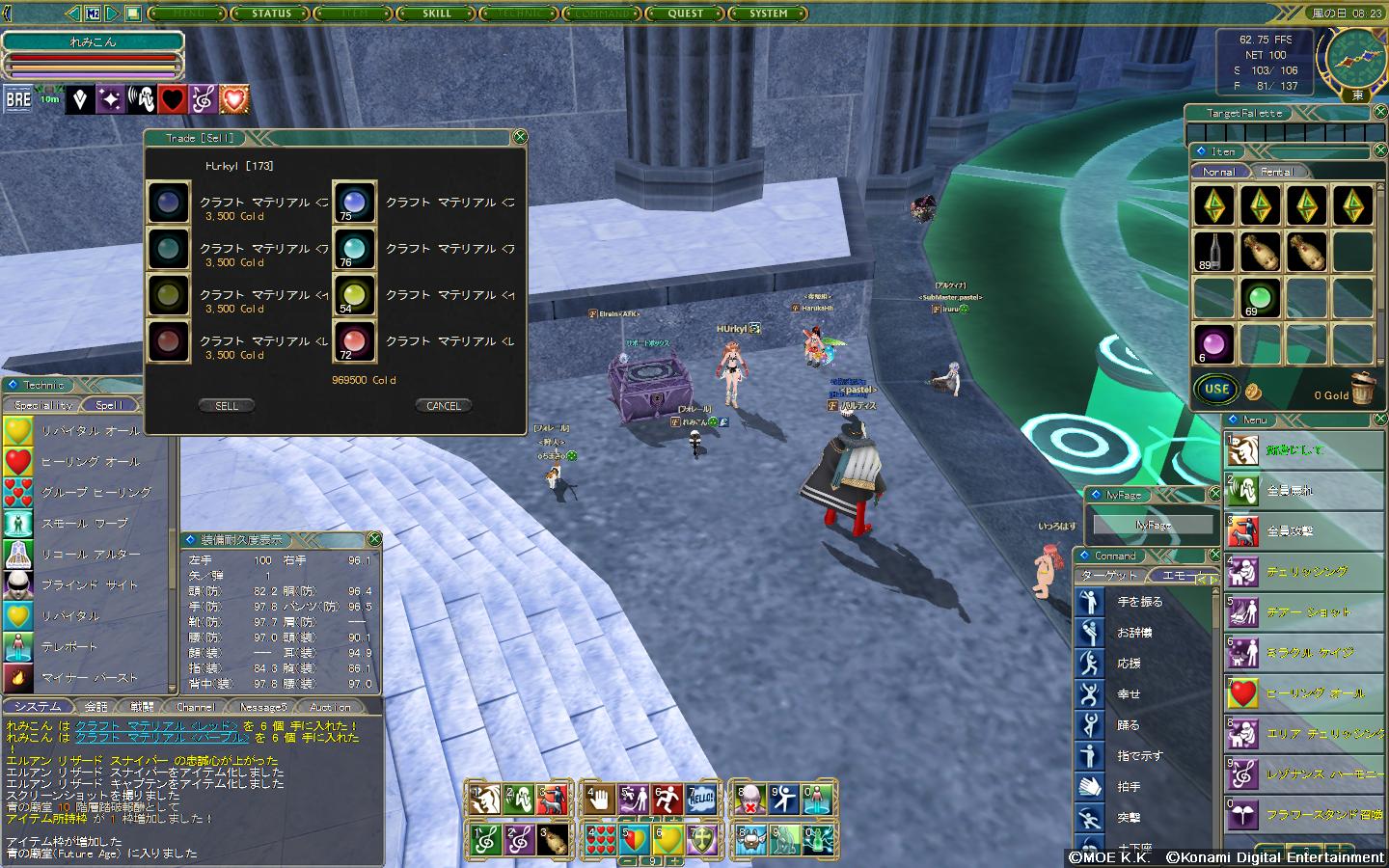Image resolution: width=1389 pixels, height=868 pixels.
Task: Close the Trade [Sell] window
Action: (x=519, y=137)
